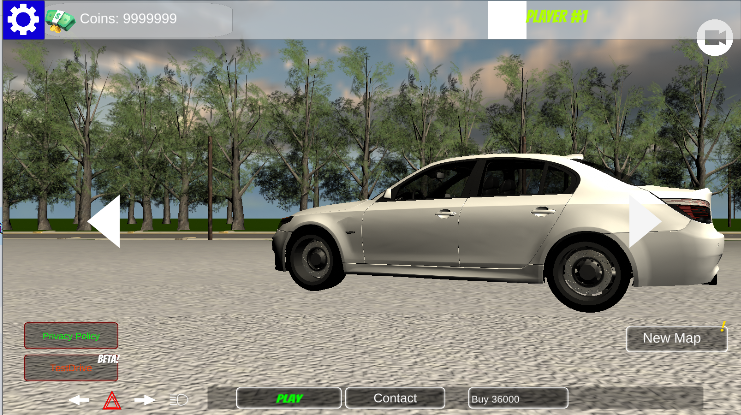Toggle the red hazard triangle
The height and width of the screenshot is (415, 741).
[x=112, y=401]
